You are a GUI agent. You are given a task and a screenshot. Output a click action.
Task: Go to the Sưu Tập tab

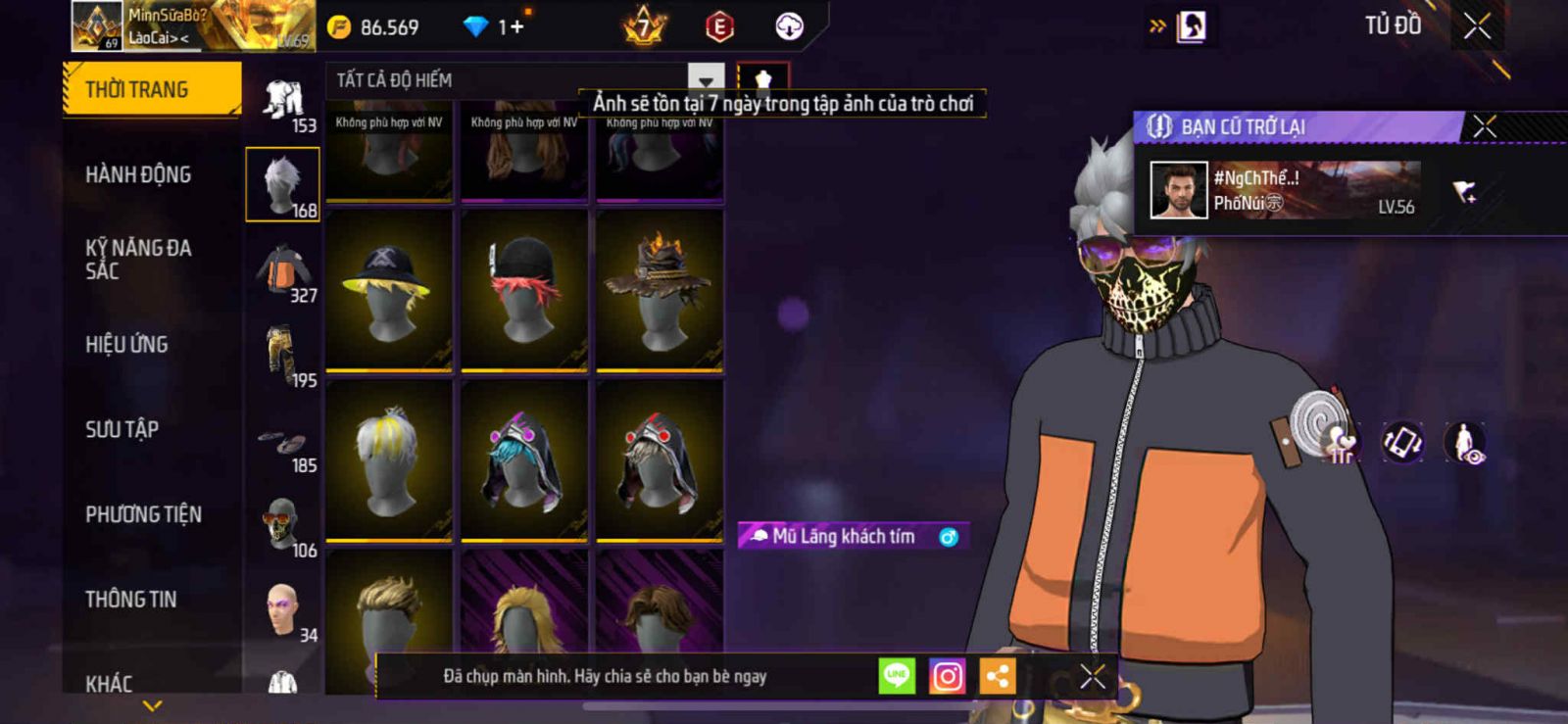coord(122,429)
